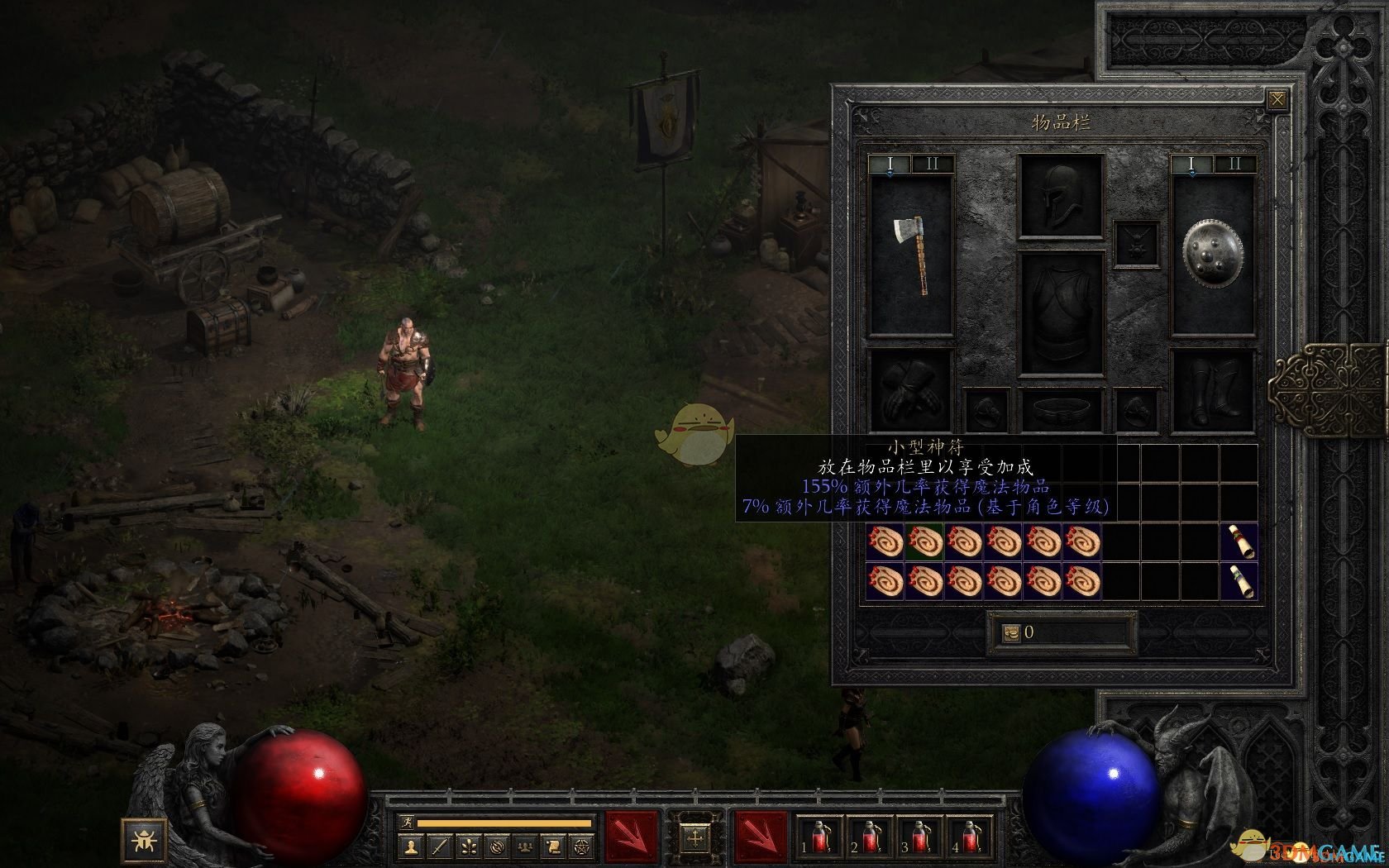This screenshot has width=1389, height=868.
Task: Click the empty helmet slot
Action: (x=1062, y=196)
